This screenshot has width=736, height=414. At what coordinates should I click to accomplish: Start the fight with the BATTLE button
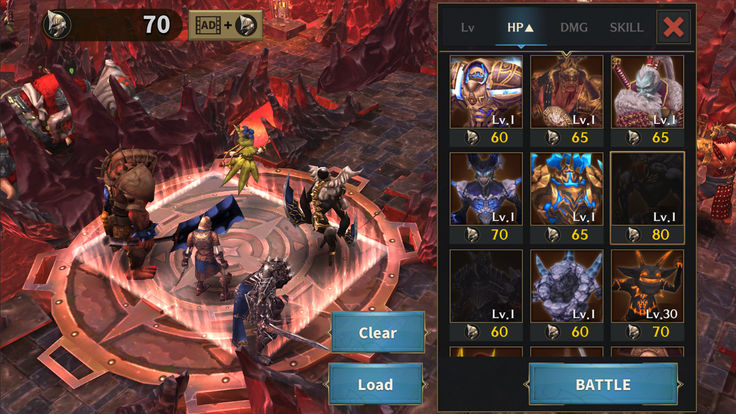pos(602,384)
